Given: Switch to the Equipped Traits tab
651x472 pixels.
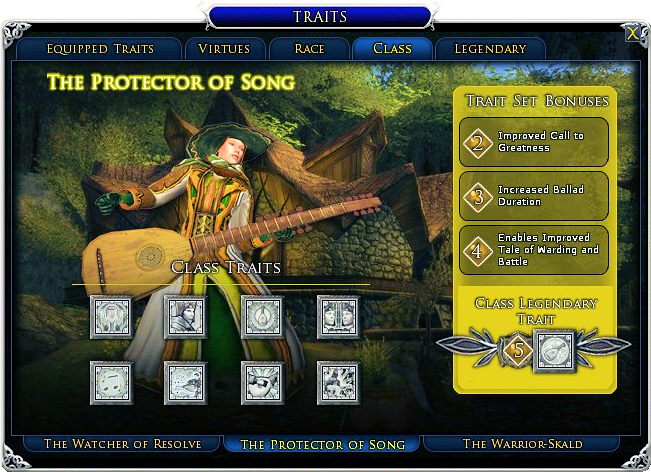Looking at the screenshot, I should pyautogui.click(x=98, y=49).
